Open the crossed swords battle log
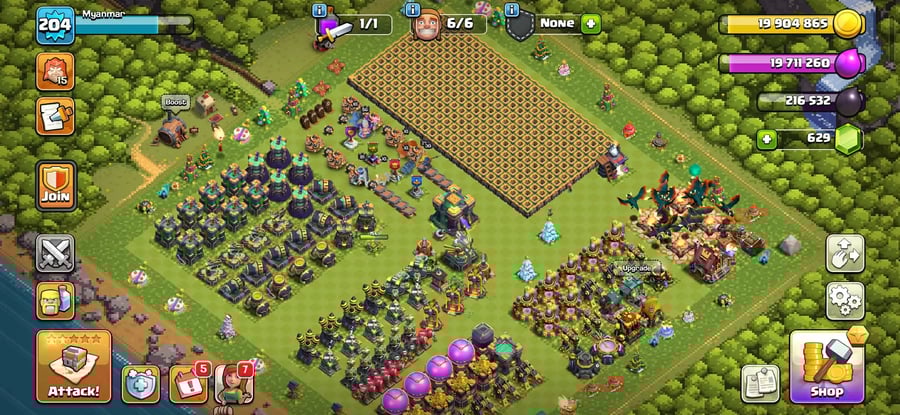900x415 pixels. [x=55, y=253]
